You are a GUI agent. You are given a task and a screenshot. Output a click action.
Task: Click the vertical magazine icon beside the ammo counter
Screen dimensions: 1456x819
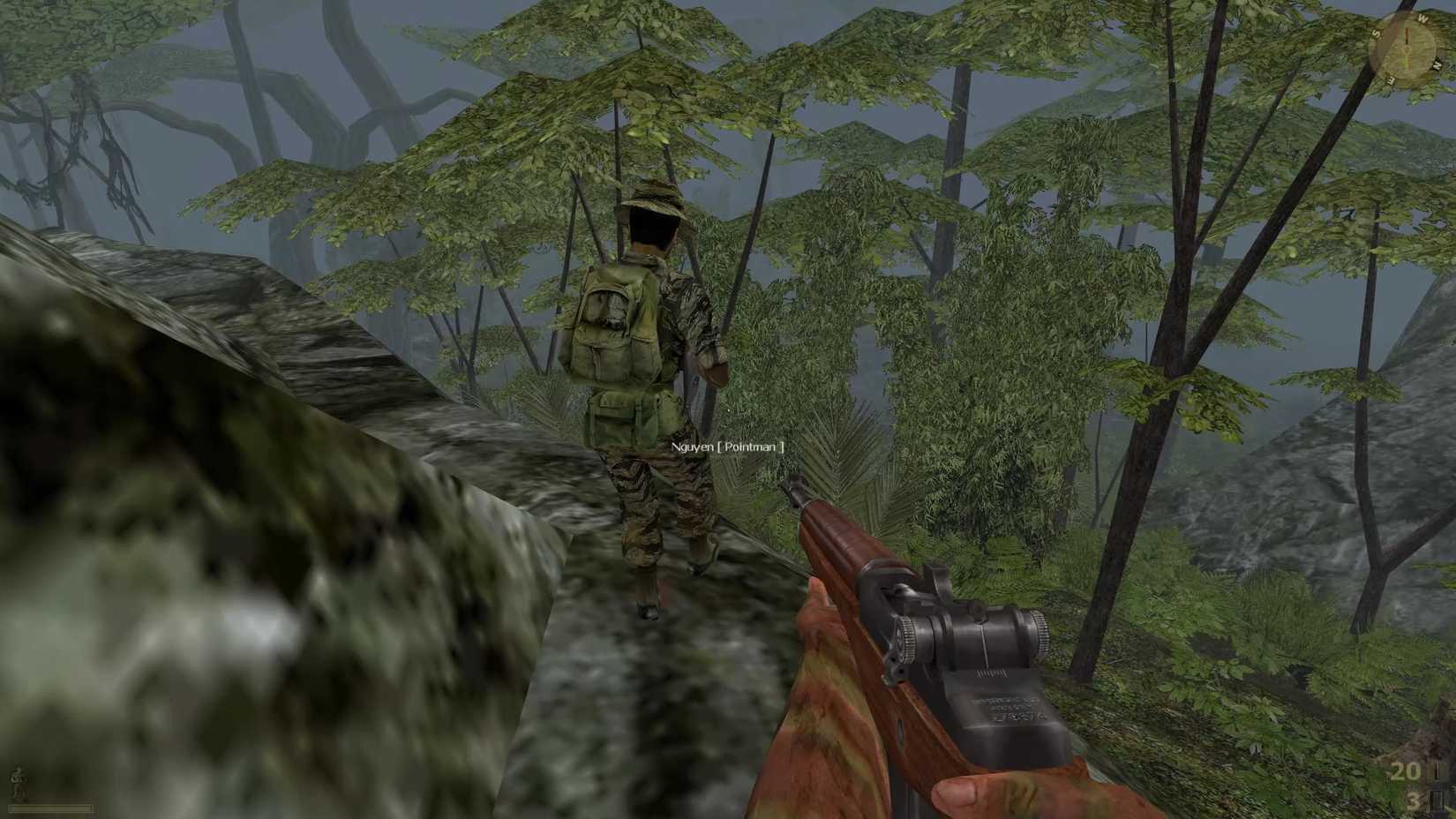click(x=1438, y=772)
